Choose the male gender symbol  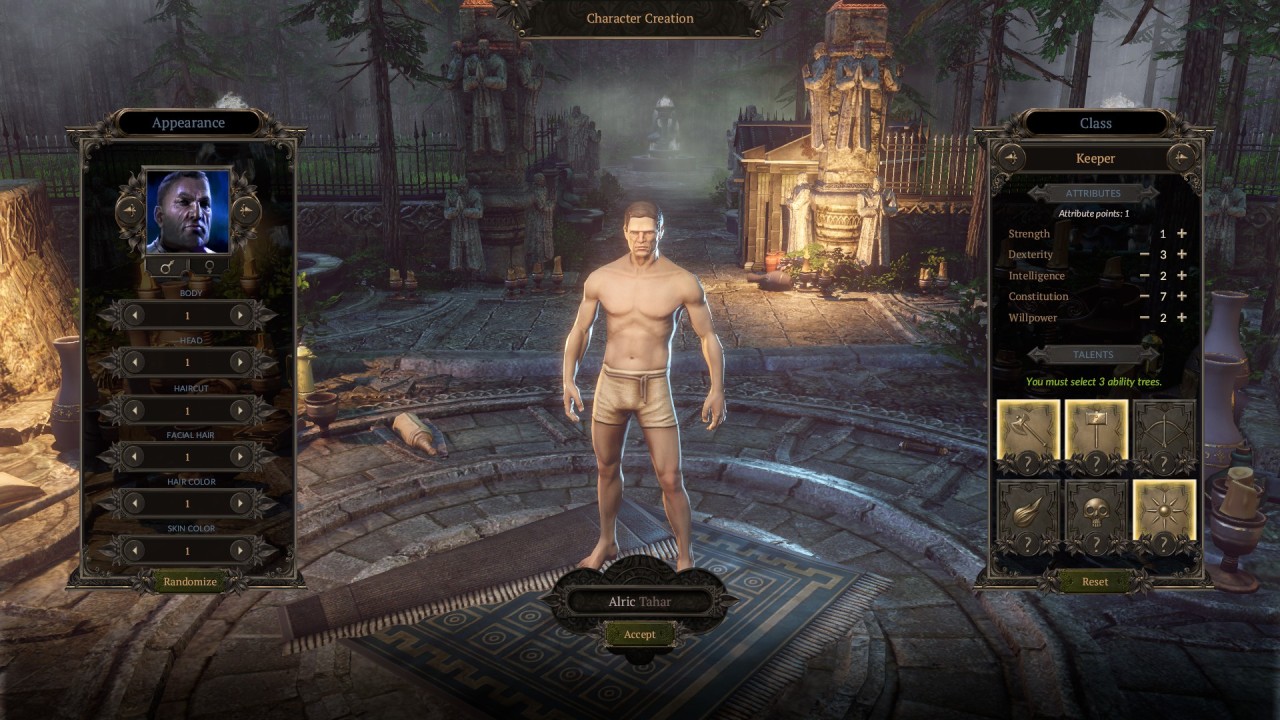pos(166,267)
